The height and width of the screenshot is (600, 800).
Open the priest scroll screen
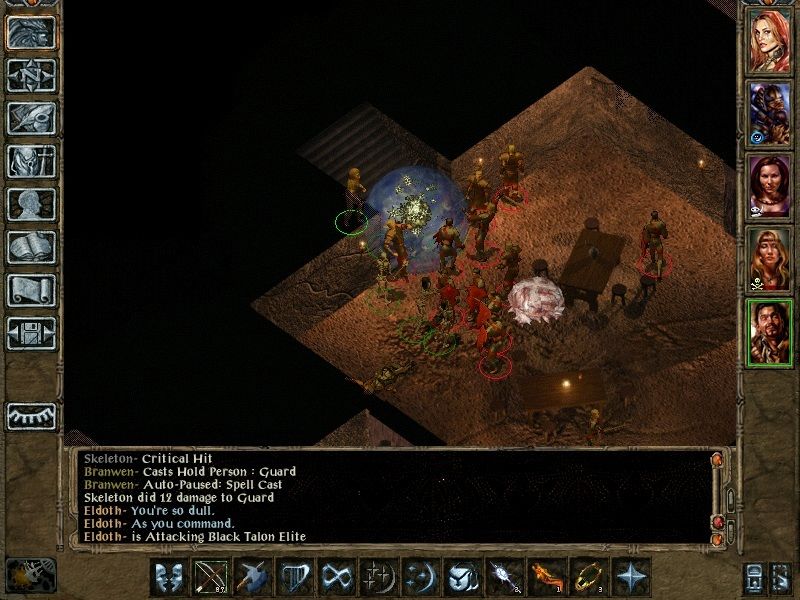coord(31,290)
